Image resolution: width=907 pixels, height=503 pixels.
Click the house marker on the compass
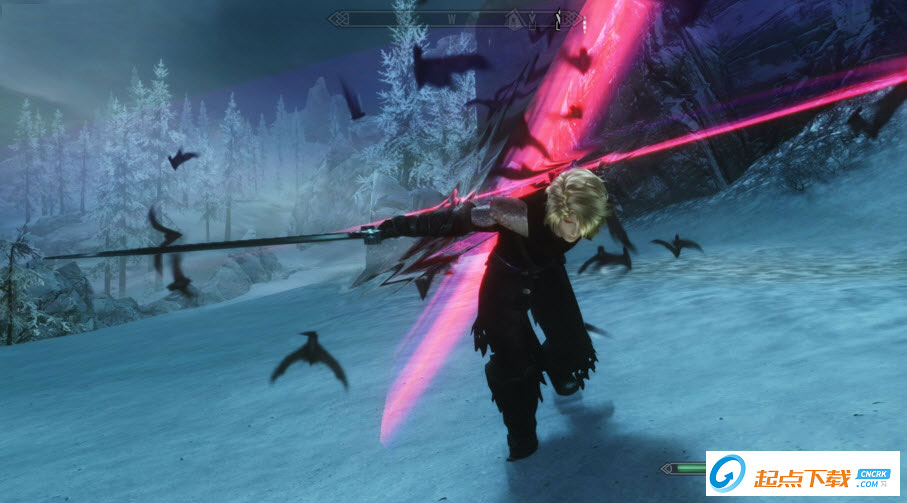pyautogui.click(x=515, y=18)
